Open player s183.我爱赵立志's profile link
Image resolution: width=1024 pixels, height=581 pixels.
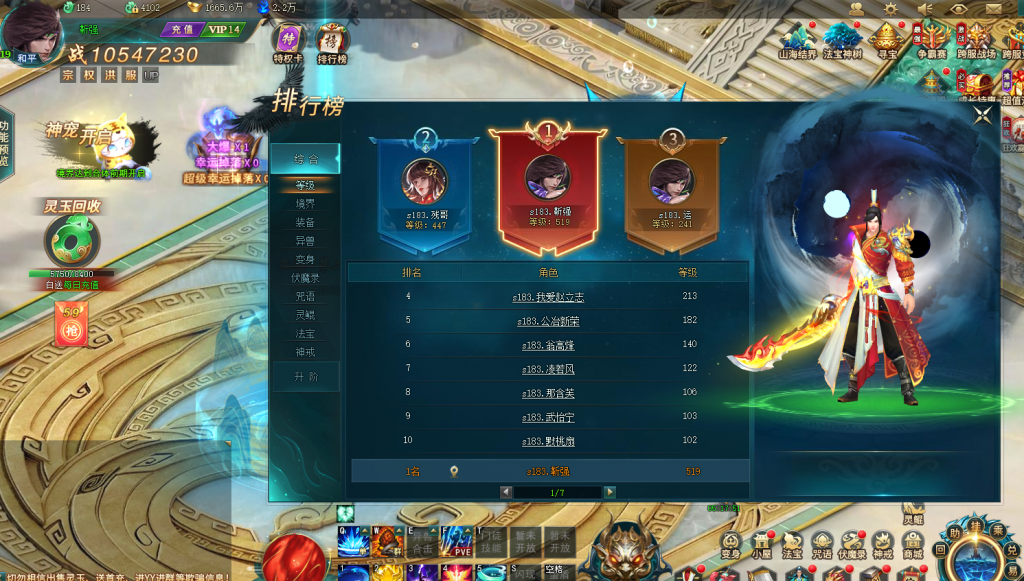[x=550, y=297]
